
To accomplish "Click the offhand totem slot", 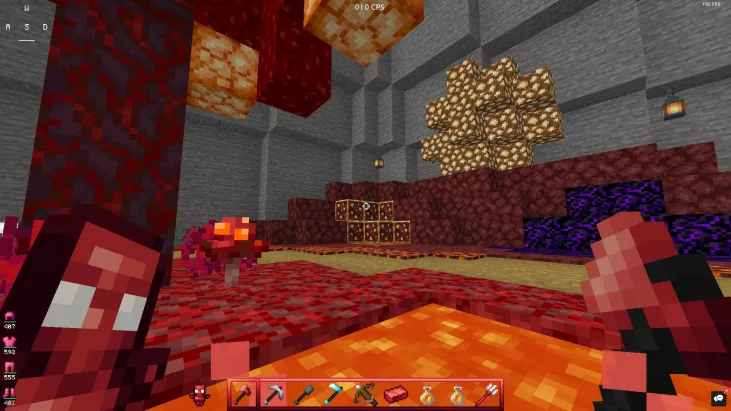I will coord(199,394).
